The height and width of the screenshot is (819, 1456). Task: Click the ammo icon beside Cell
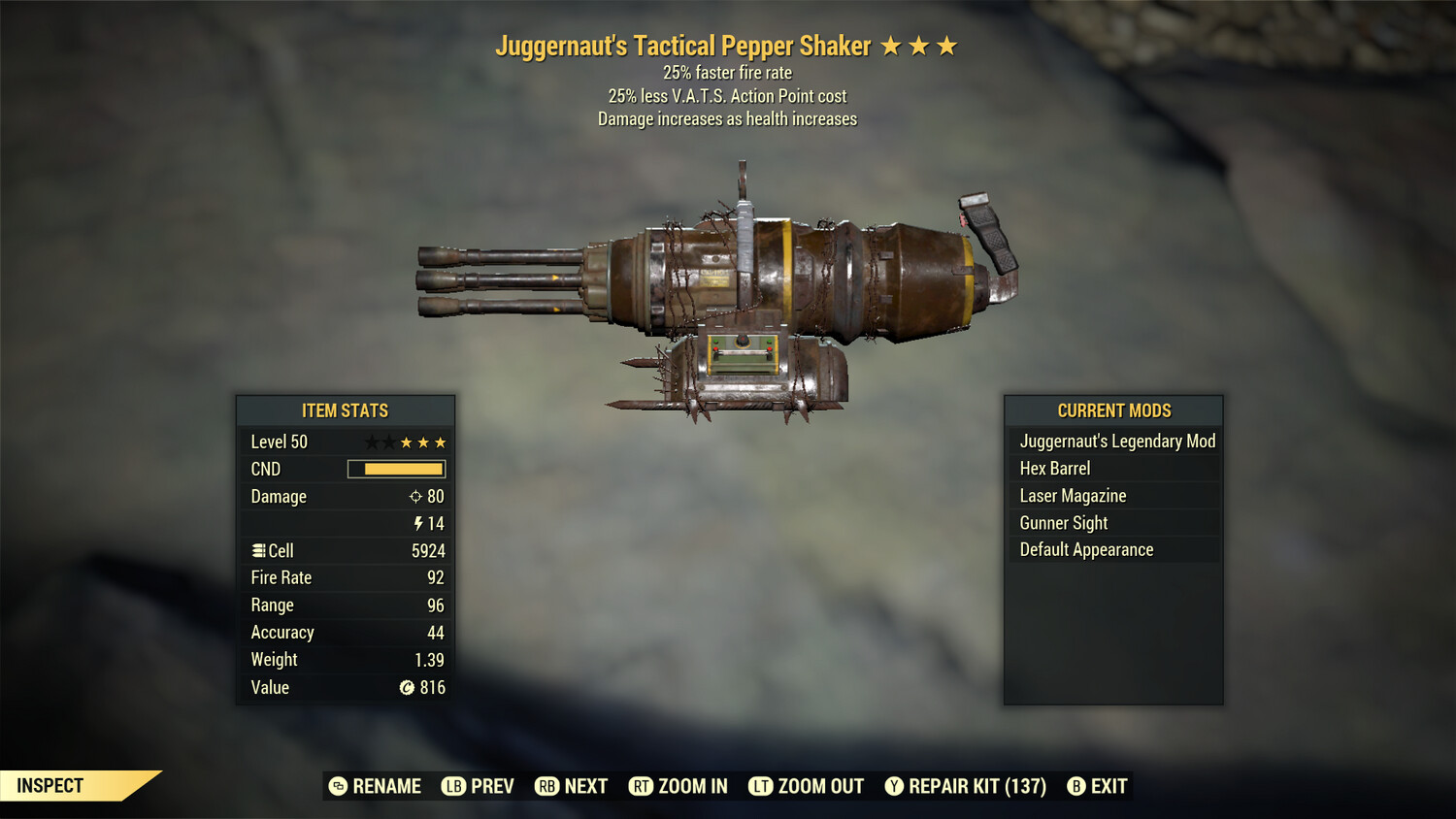[257, 550]
